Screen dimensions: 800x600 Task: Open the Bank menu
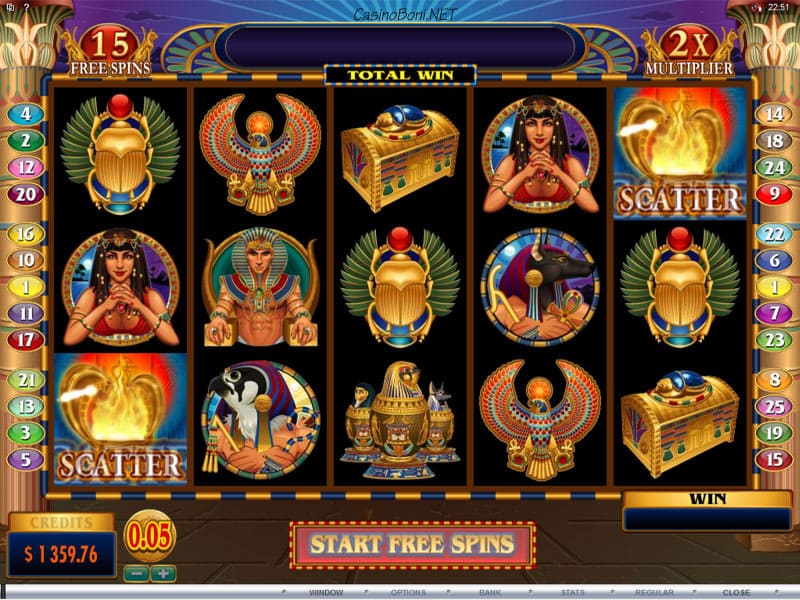490,592
